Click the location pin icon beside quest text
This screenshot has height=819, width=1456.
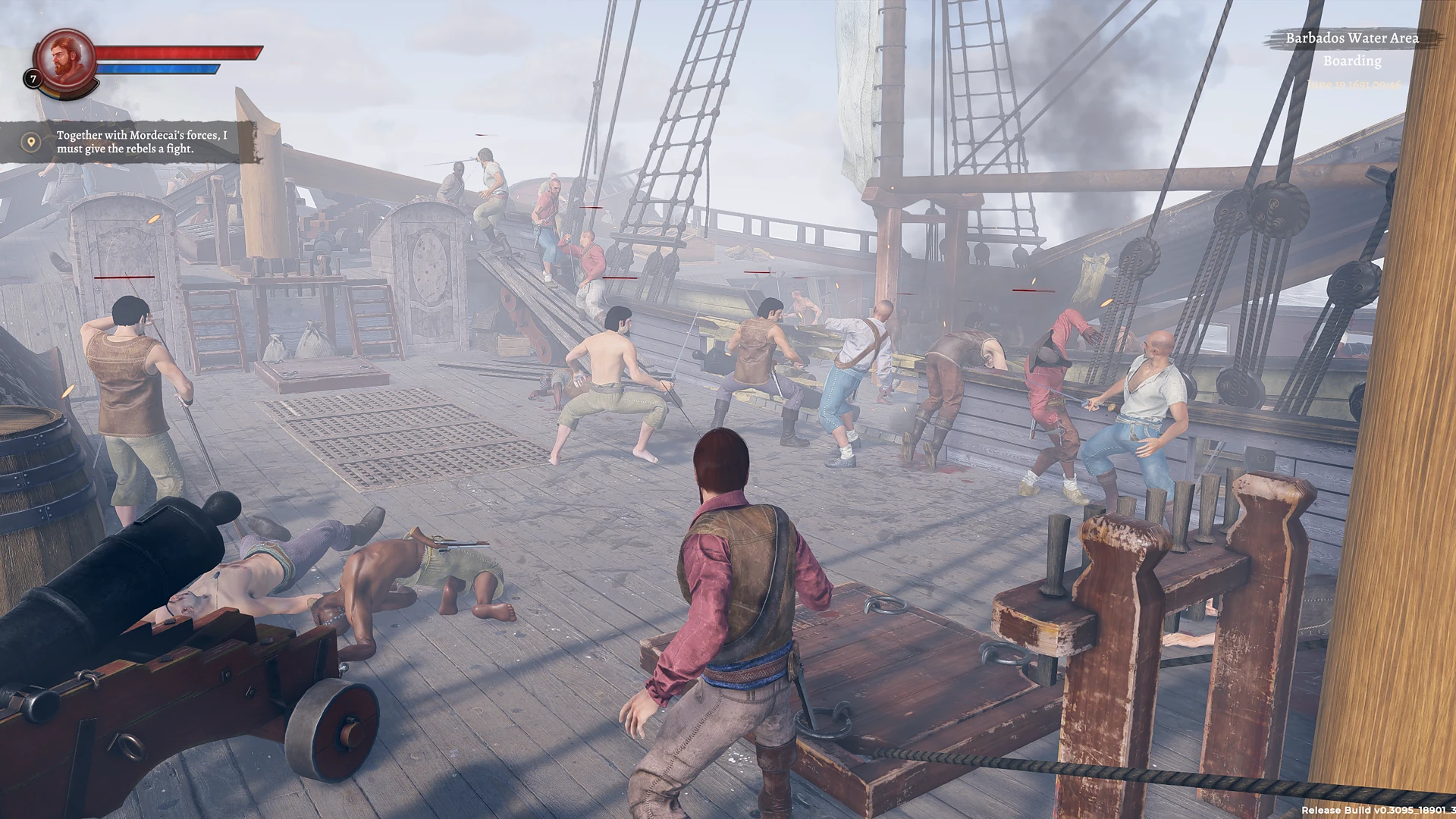pyautogui.click(x=30, y=141)
